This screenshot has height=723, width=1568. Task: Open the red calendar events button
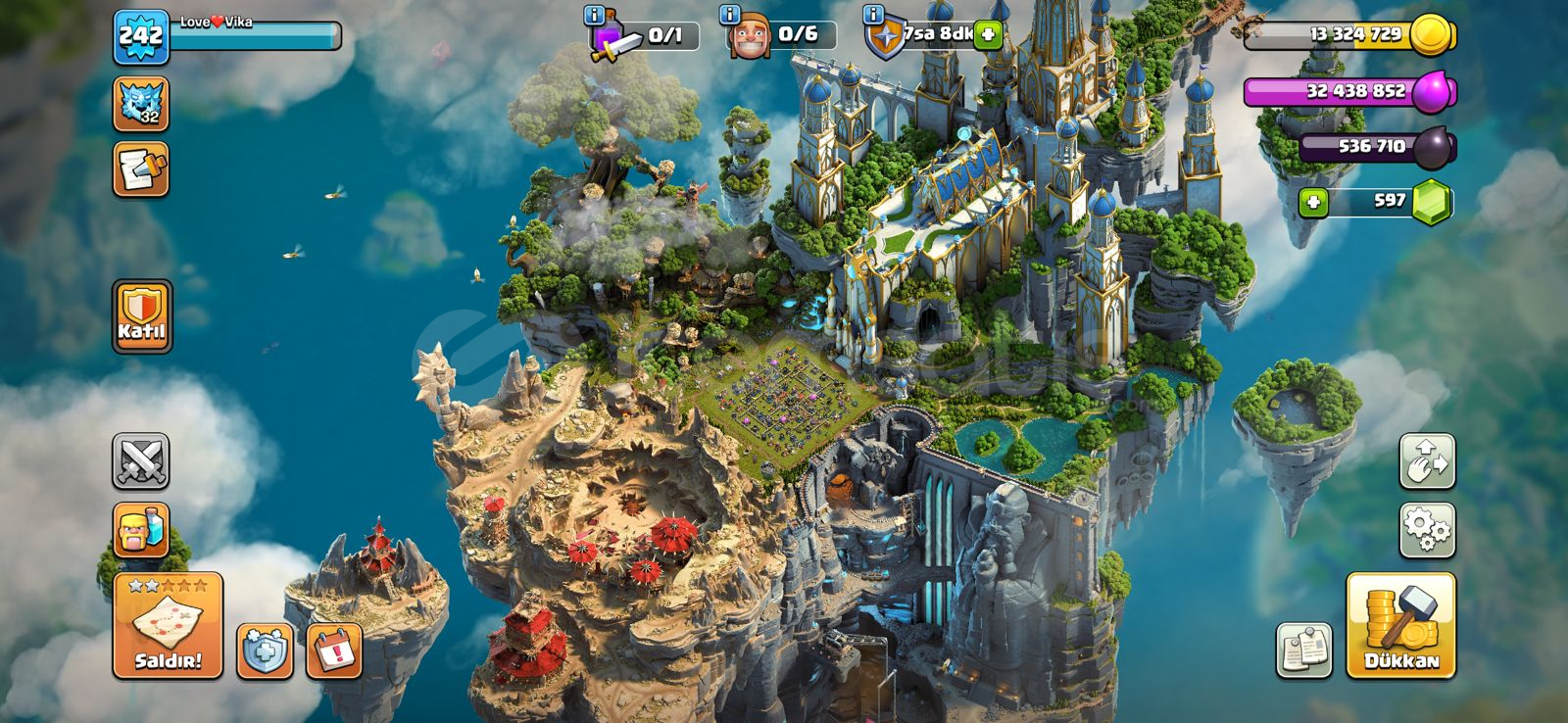[x=334, y=651]
